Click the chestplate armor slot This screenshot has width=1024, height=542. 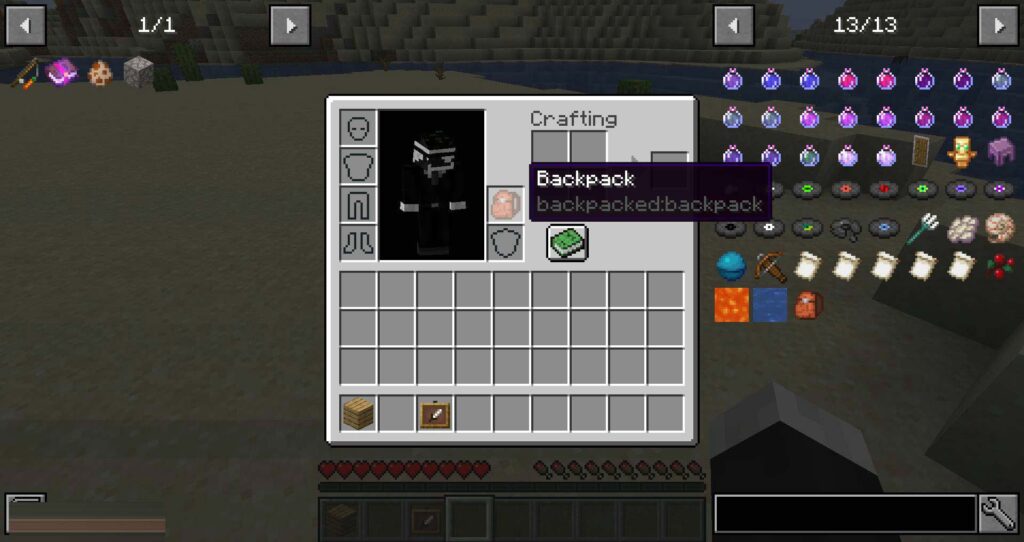point(358,166)
